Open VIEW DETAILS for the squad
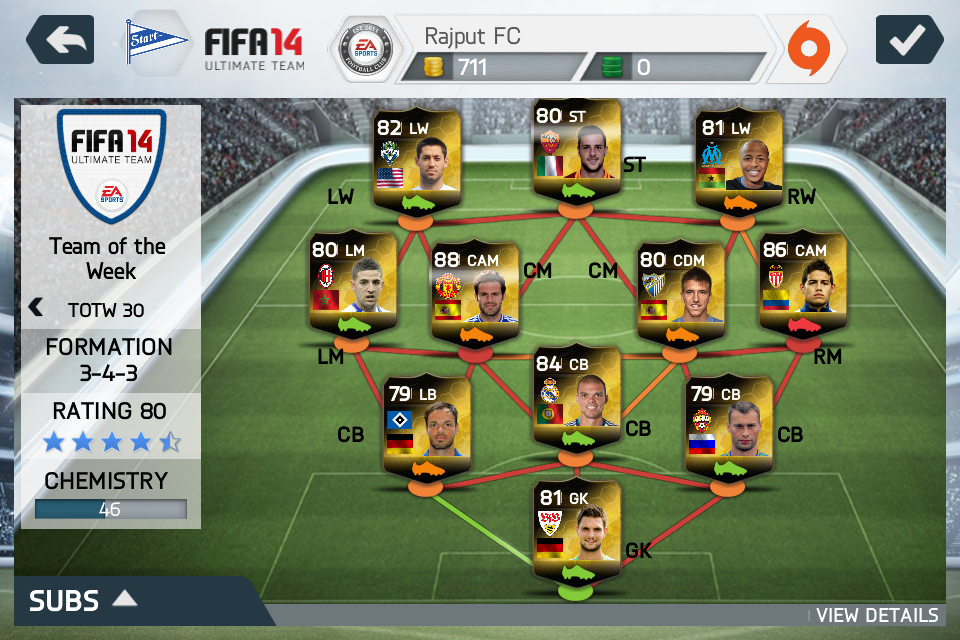Viewport: 960px width, 640px height. coord(877,615)
